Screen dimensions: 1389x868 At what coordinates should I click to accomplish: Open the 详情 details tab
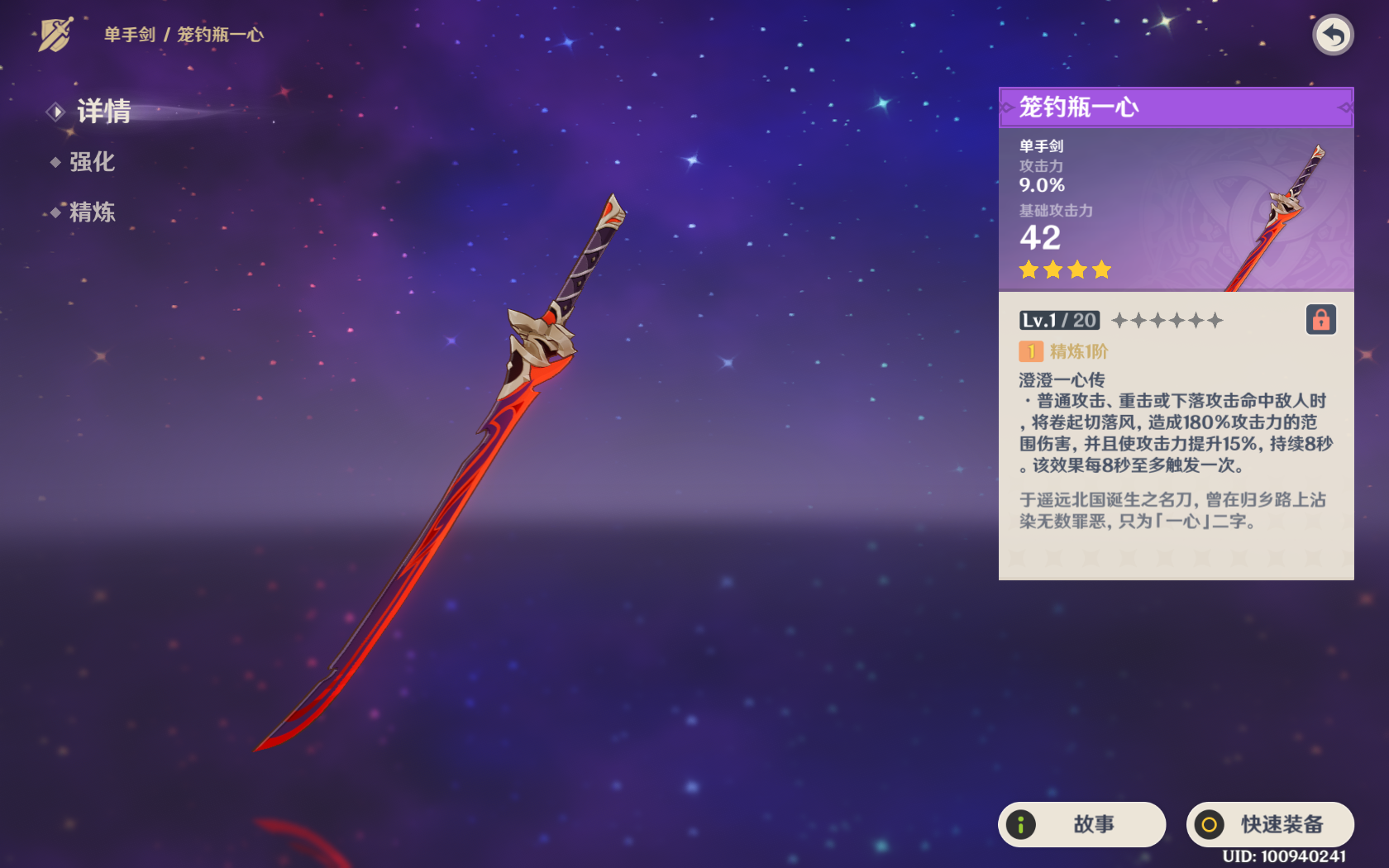coord(103,112)
